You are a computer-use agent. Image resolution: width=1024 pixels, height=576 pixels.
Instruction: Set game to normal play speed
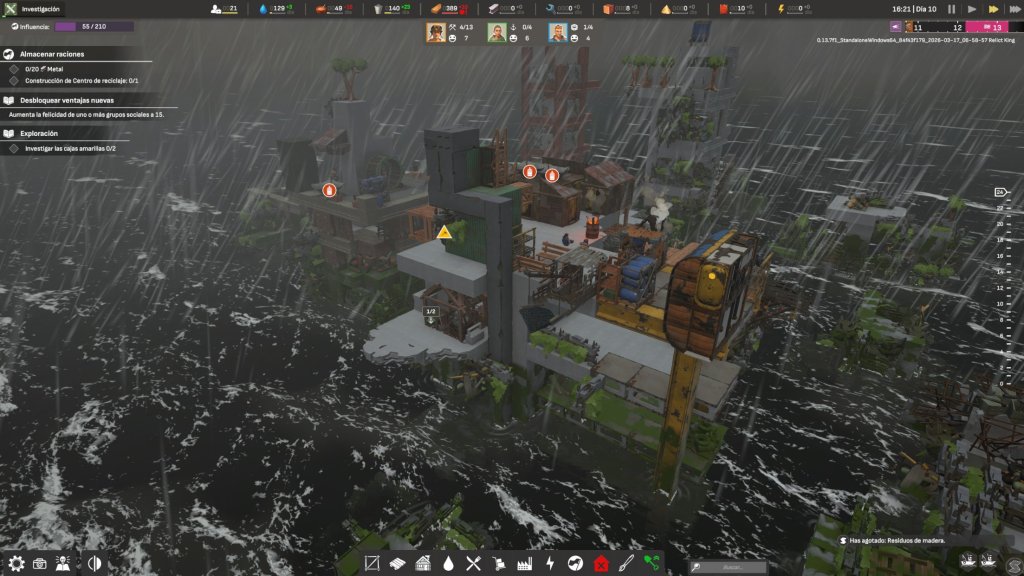click(x=970, y=9)
